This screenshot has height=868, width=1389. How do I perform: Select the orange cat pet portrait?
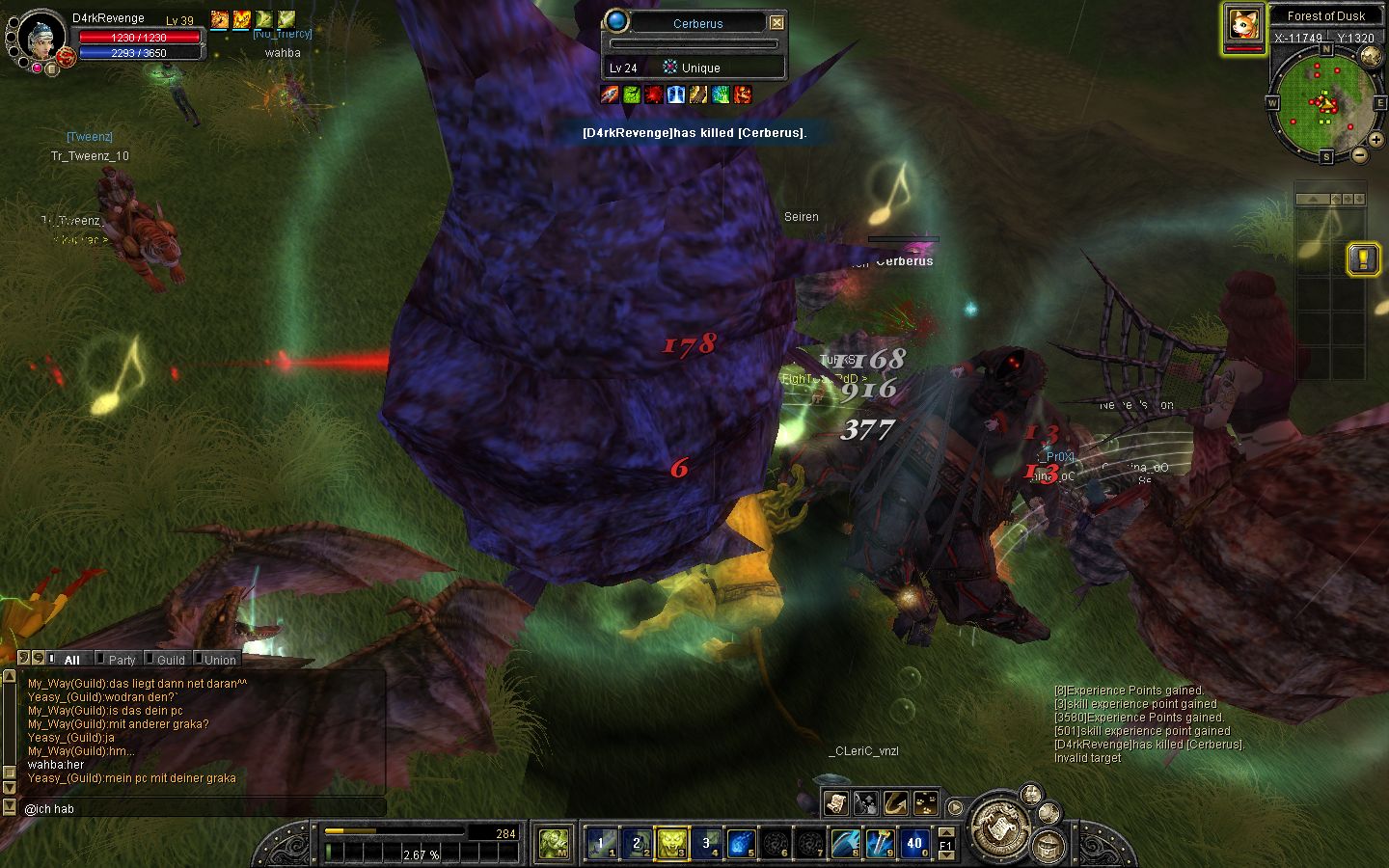(x=1244, y=24)
